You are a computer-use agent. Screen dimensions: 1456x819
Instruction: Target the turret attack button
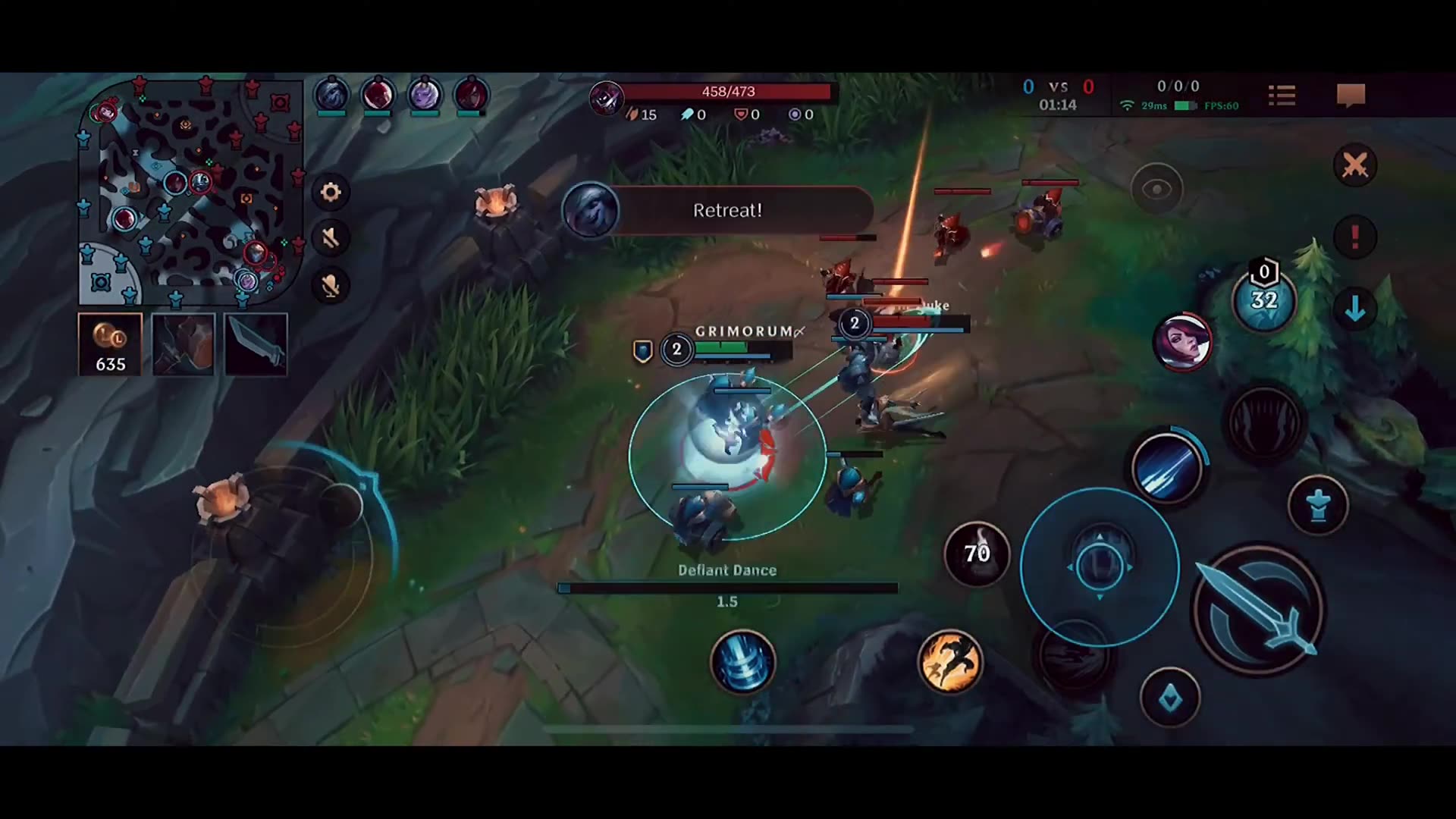pyautogui.click(x=1318, y=505)
